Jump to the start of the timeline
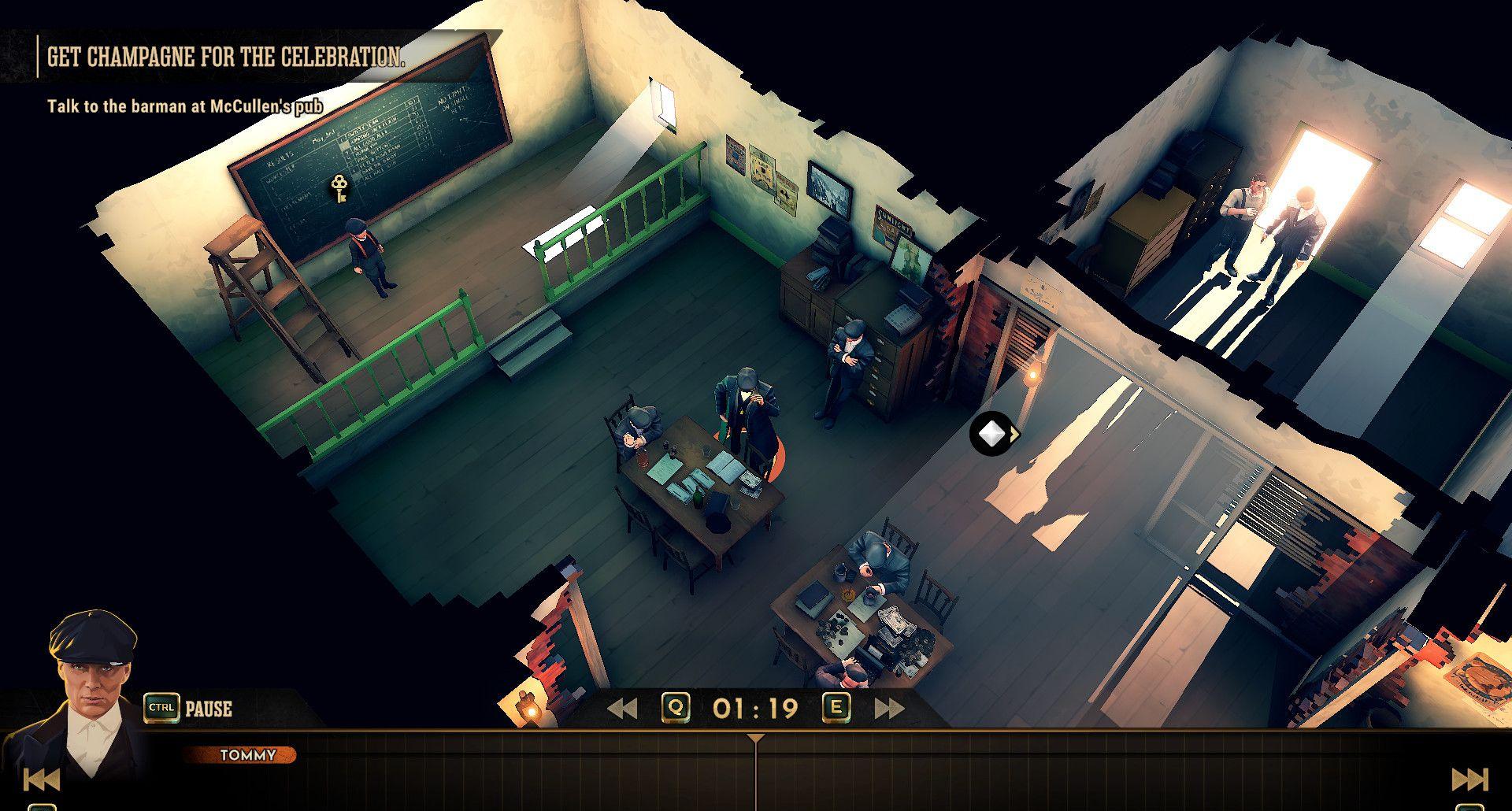 point(41,780)
